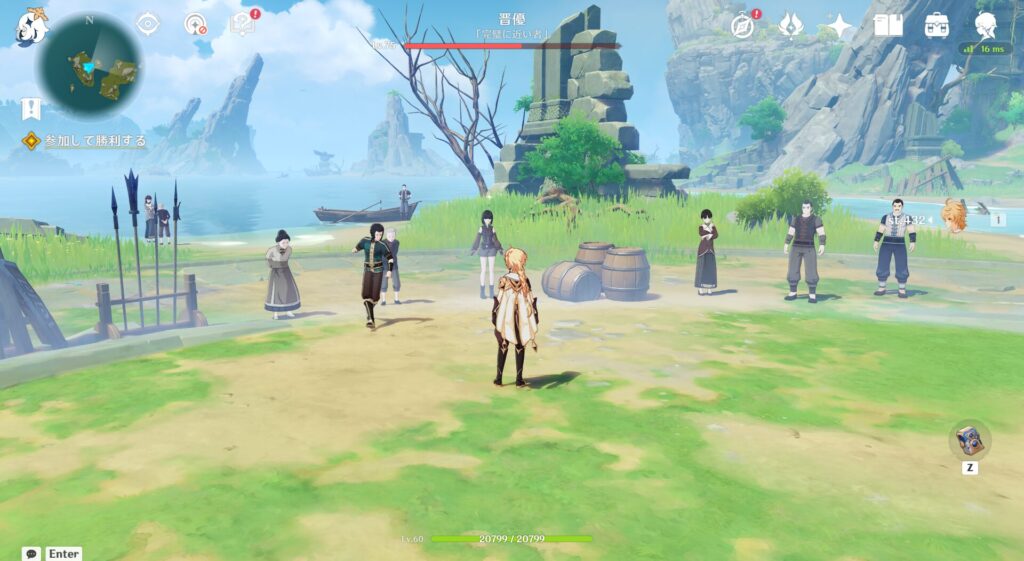Open the chat speech bubble
Viewport: 1024px width, 561px height.
click(x=32, y=553)
